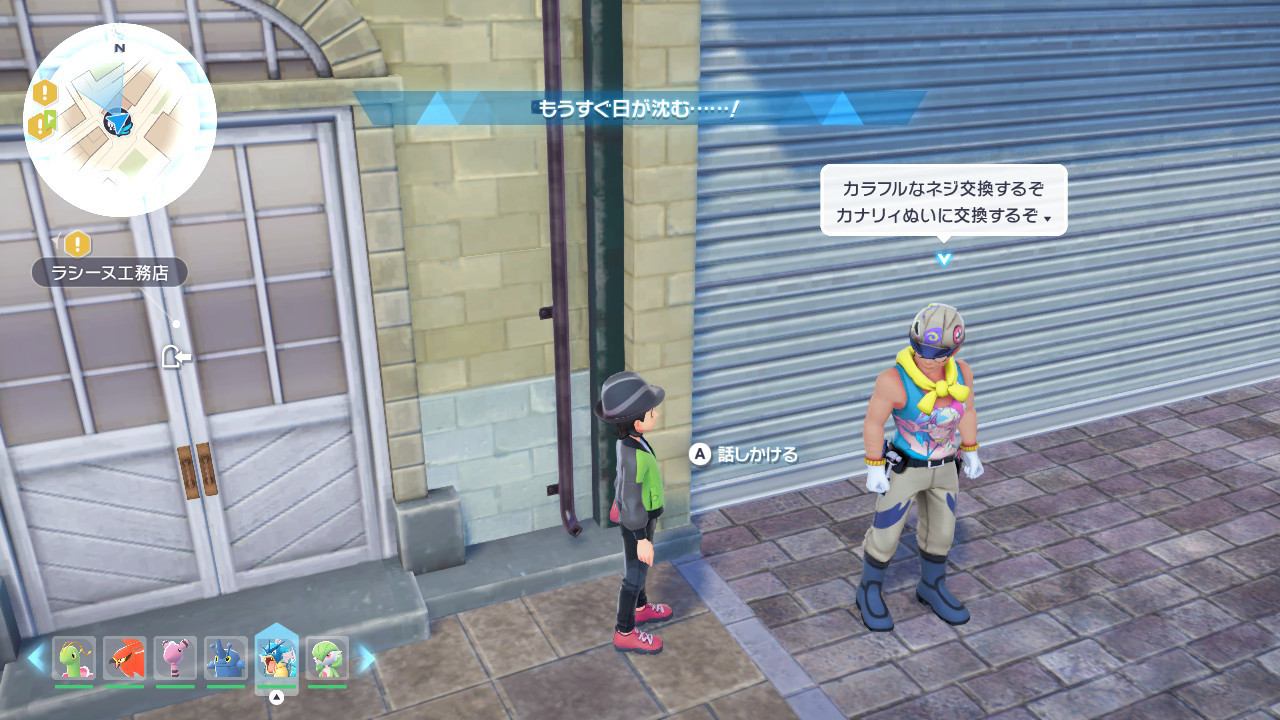Viewport: 1280px width, 720px height.
Task: Click the party bar's left arrow
Action: click(x=37, y=658)
